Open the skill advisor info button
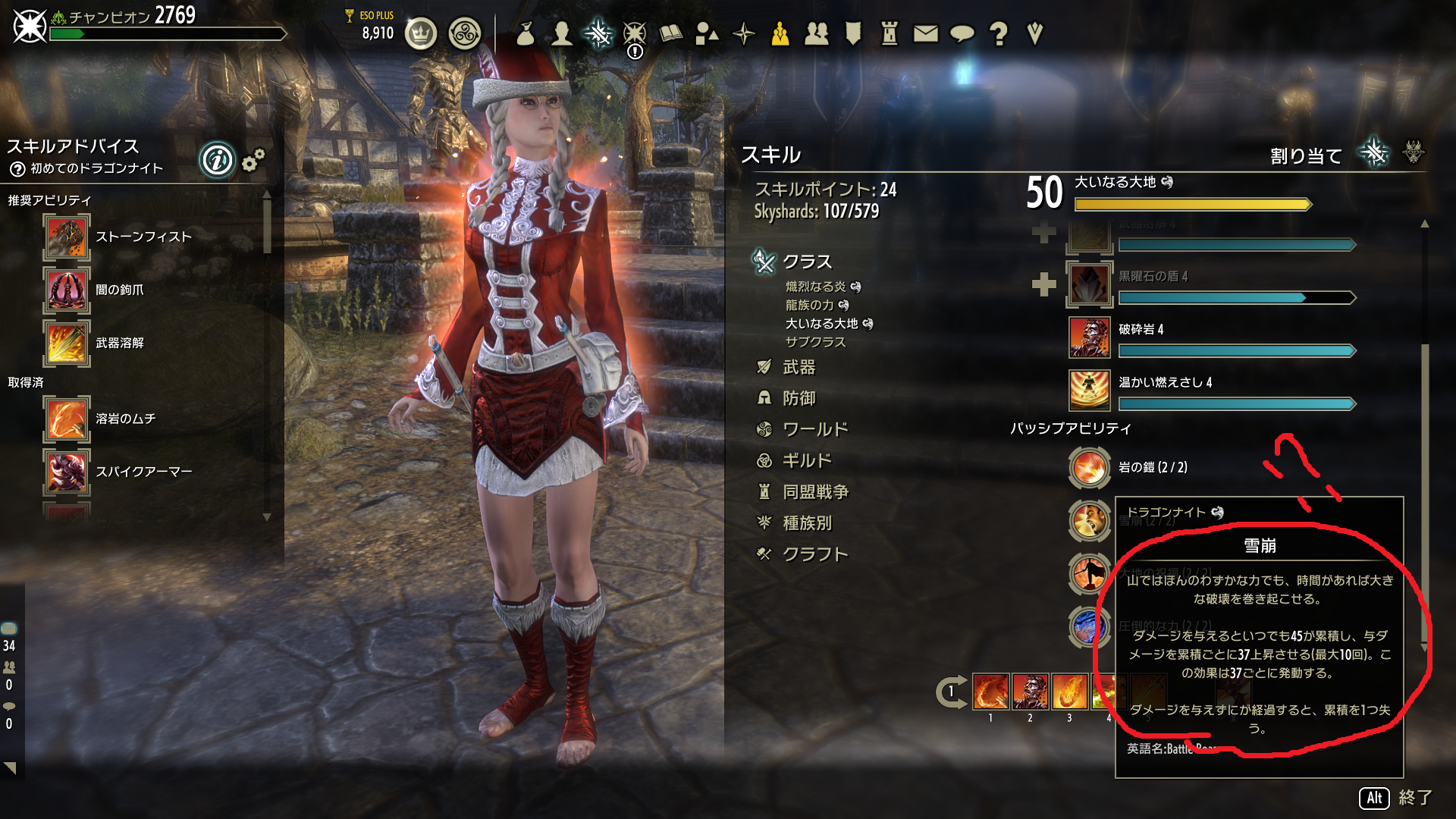Screen dimensions: 1456x819 [217, 161]
